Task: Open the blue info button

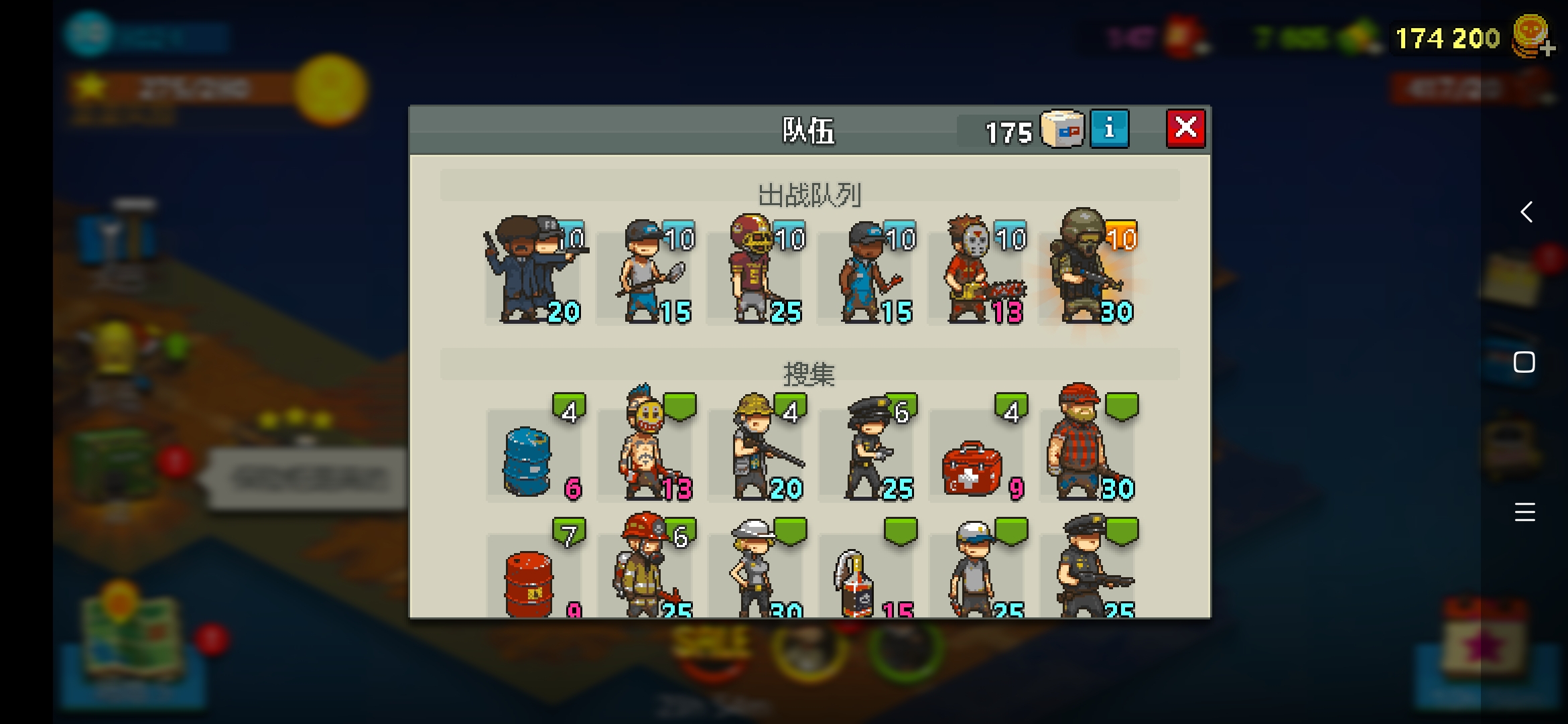Action: pos(1109,128)
